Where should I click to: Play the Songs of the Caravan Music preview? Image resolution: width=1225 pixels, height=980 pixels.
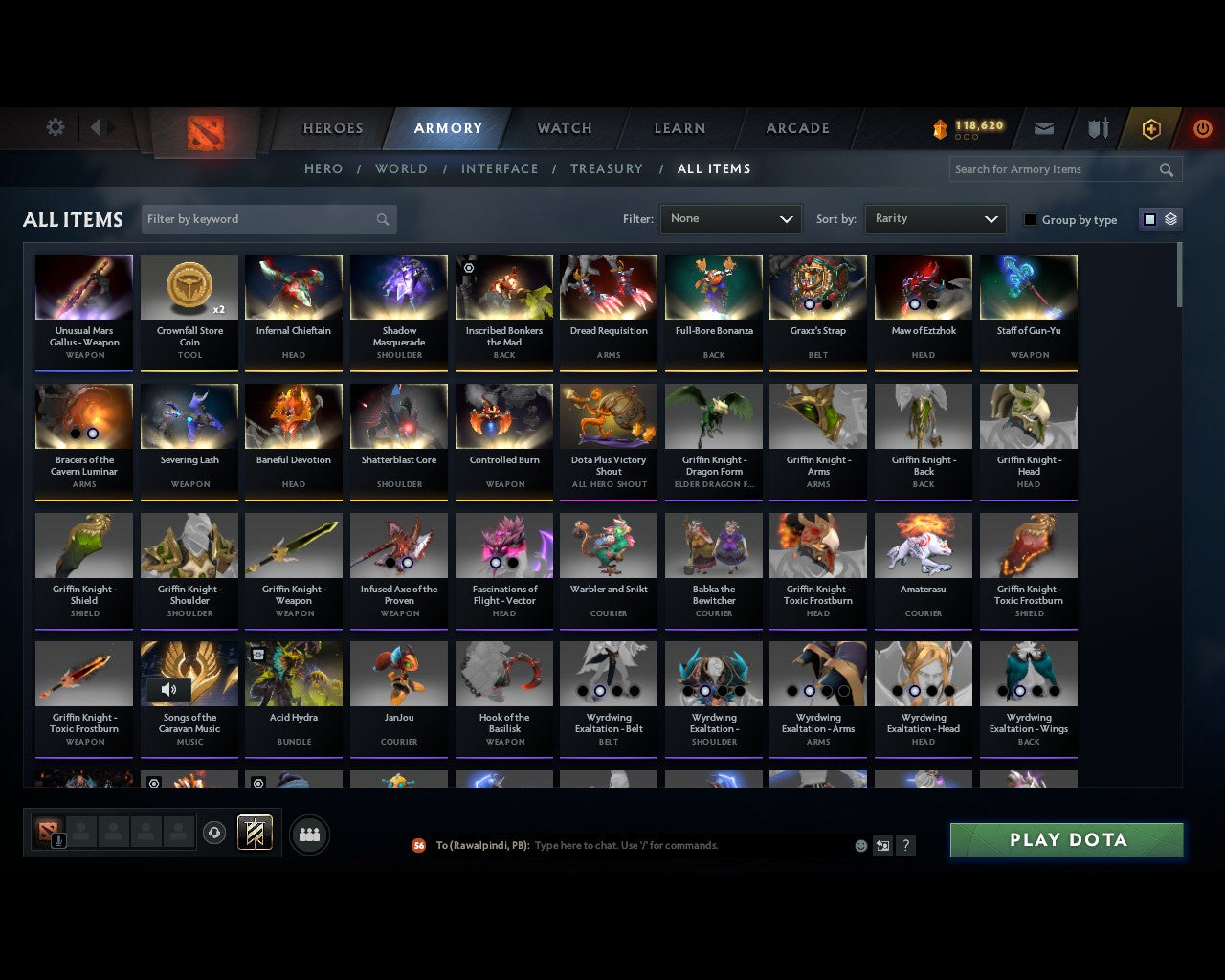point(170,689)
